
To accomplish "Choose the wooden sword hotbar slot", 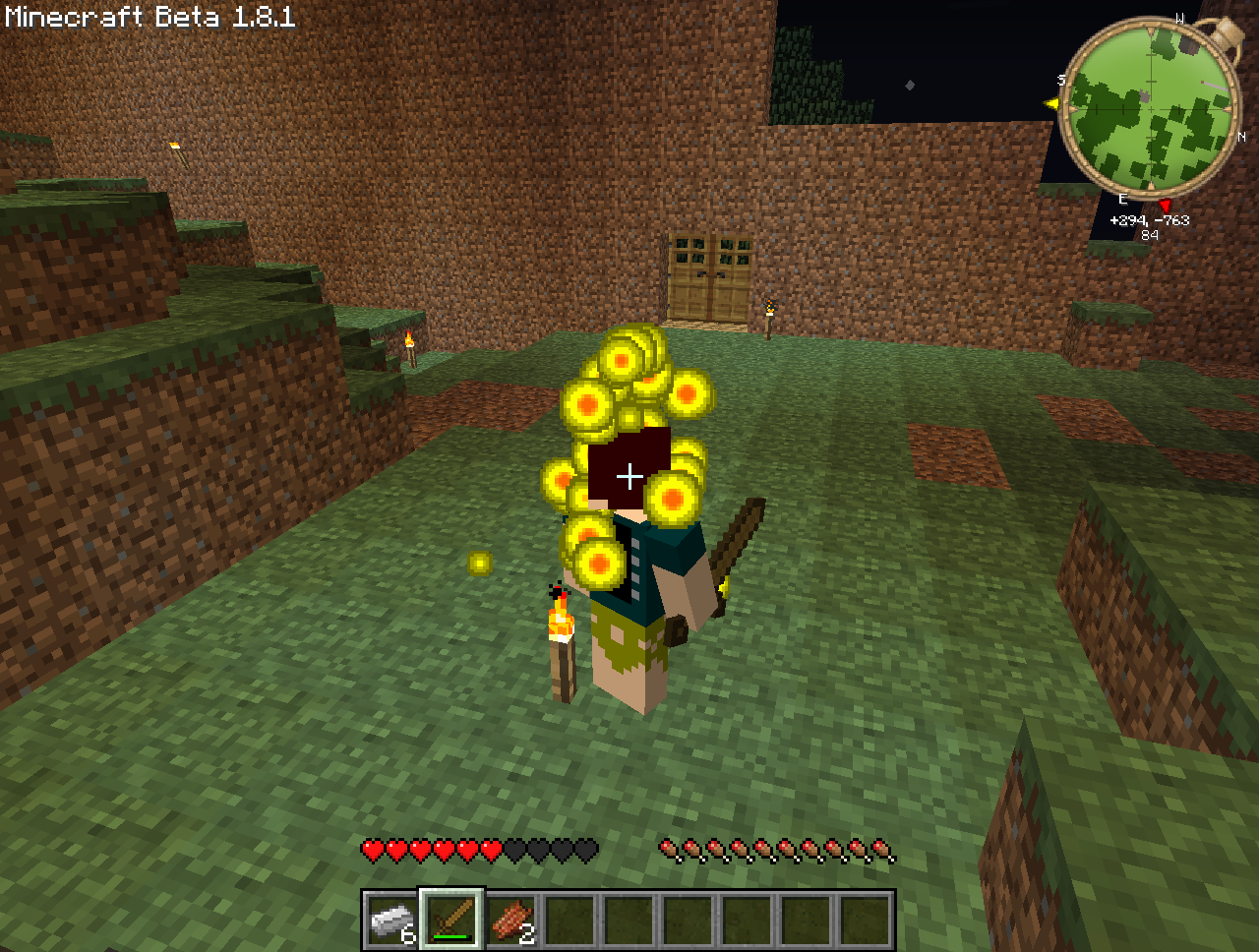I will click(x=451, y=921).
